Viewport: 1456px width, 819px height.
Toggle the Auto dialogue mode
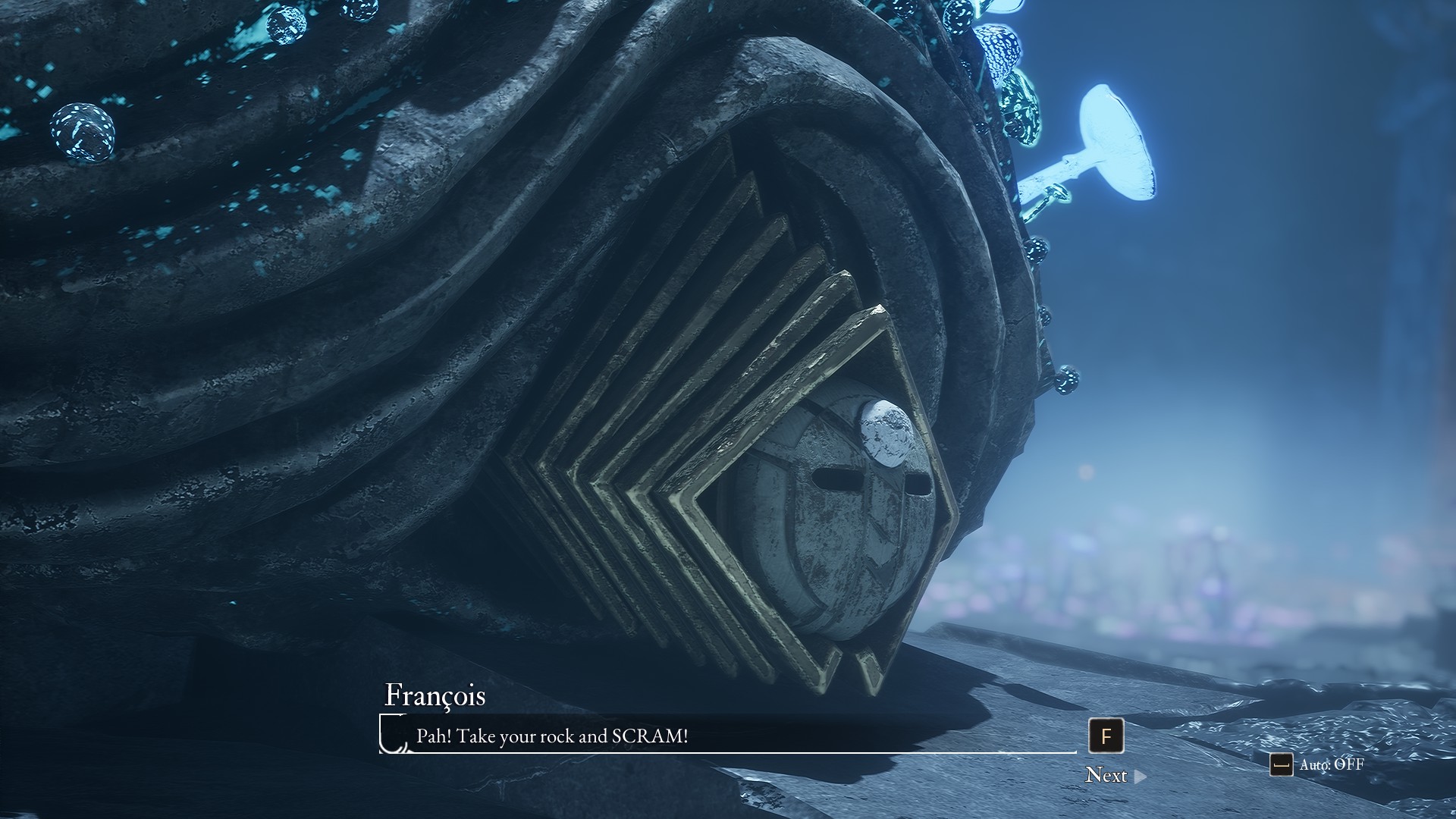coord(1317,764)
